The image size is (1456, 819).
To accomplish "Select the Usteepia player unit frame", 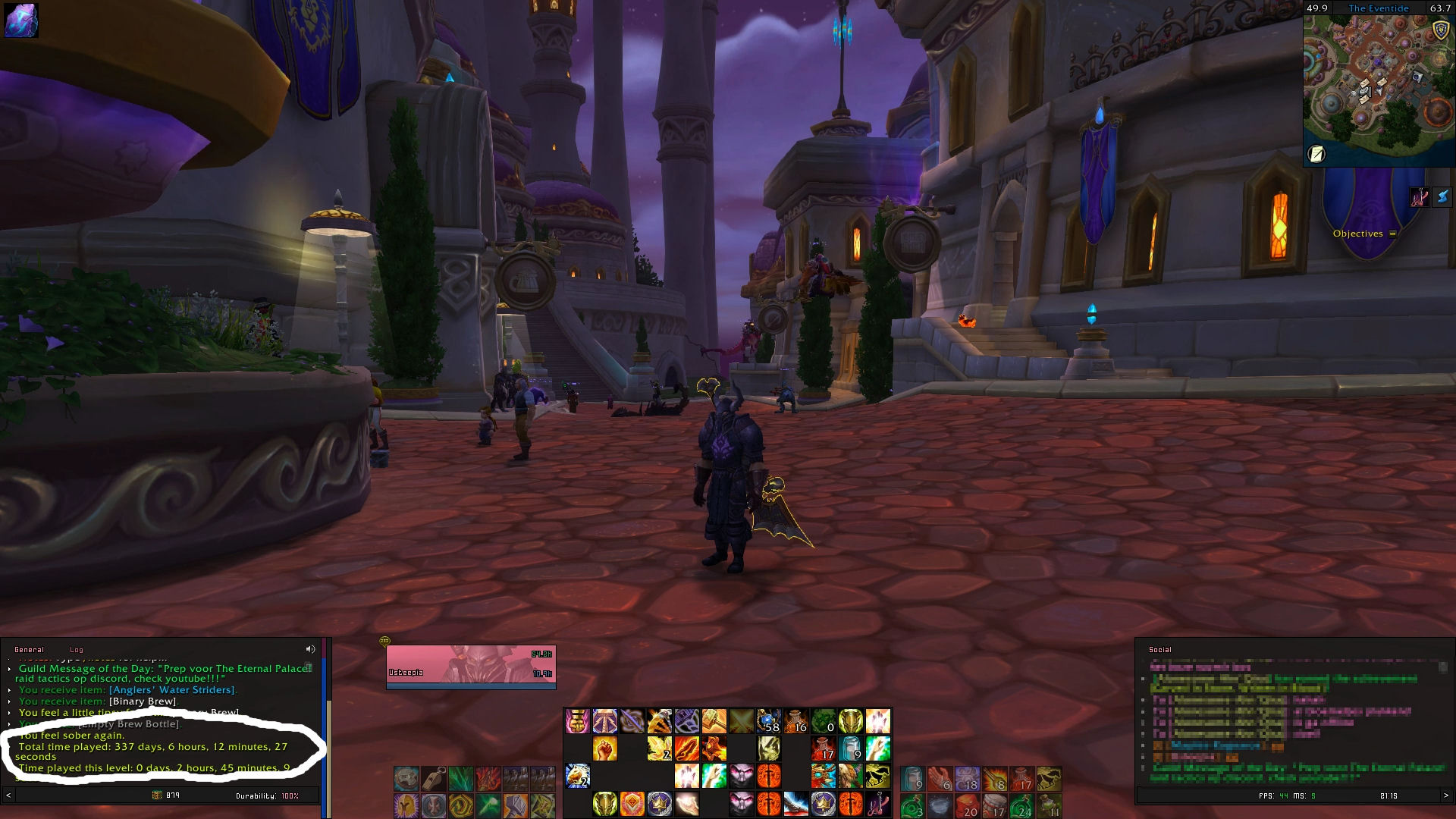I will 470,665.
